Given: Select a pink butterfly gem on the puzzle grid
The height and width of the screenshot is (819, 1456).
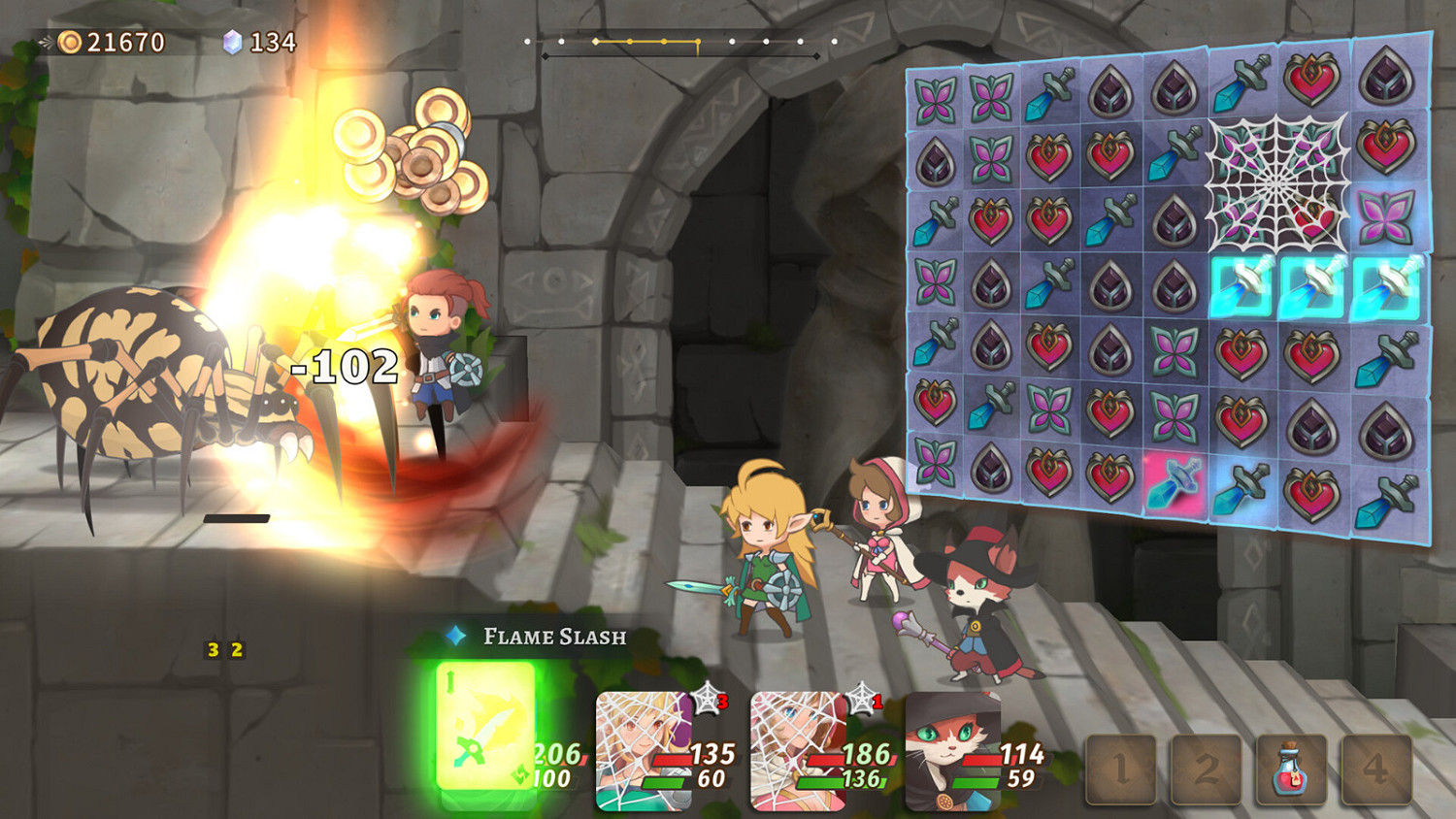Looking at the screenshot, I should tap(937, 97).
